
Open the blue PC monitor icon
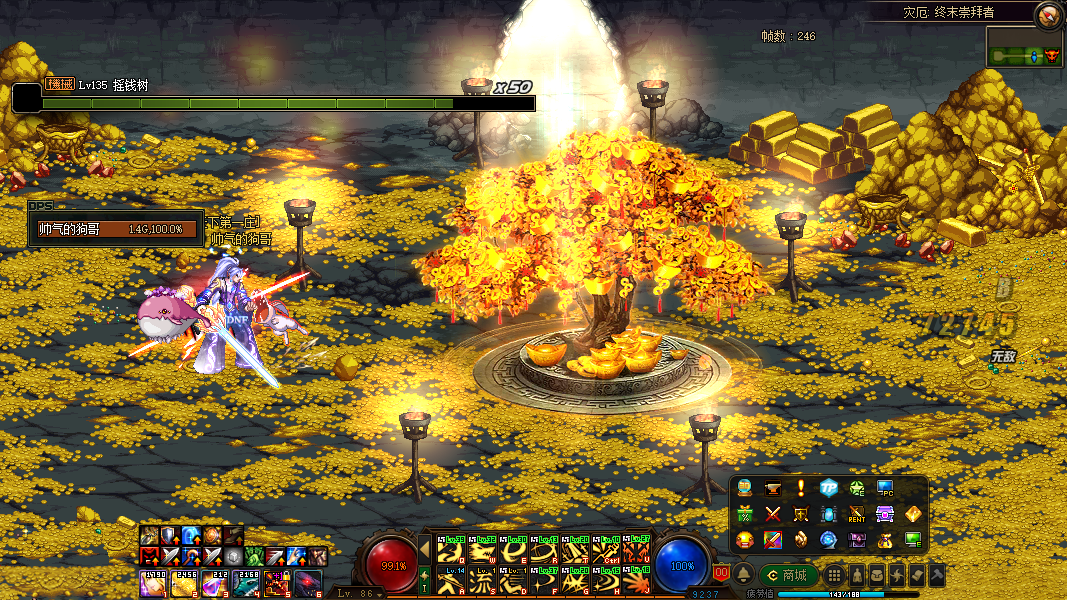pyautogui.click(x=885, y=488)
